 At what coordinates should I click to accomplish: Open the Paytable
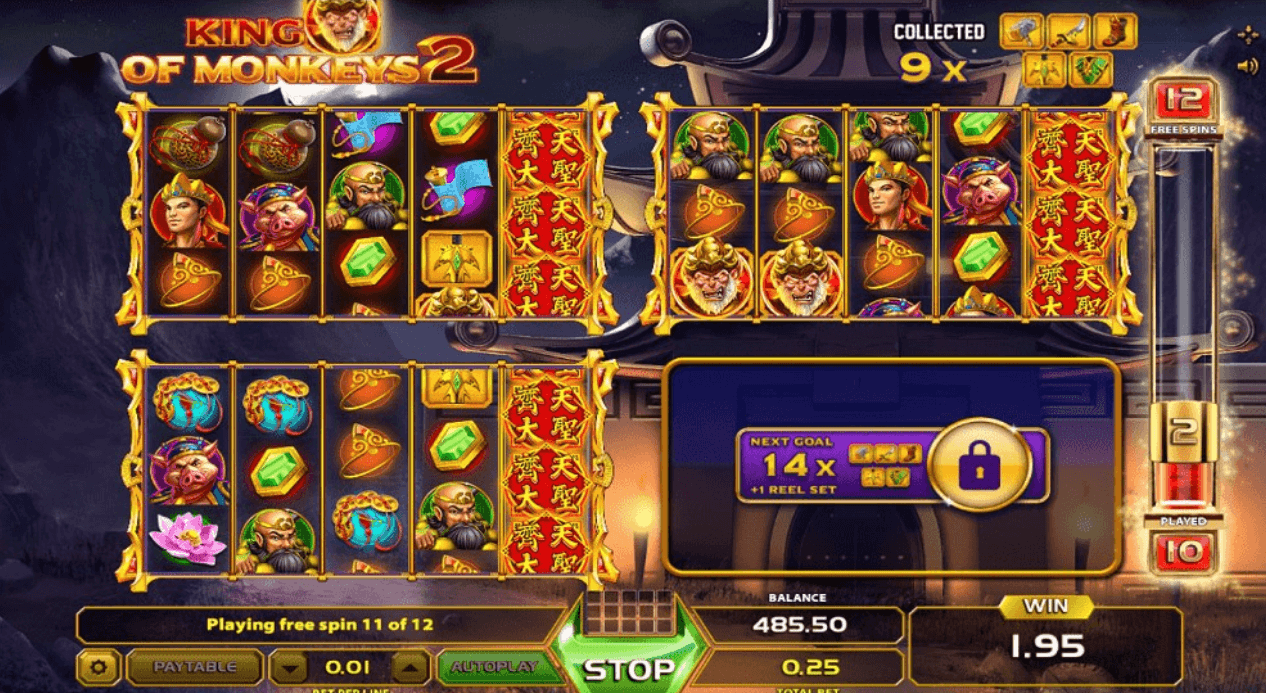click(195, 667)
